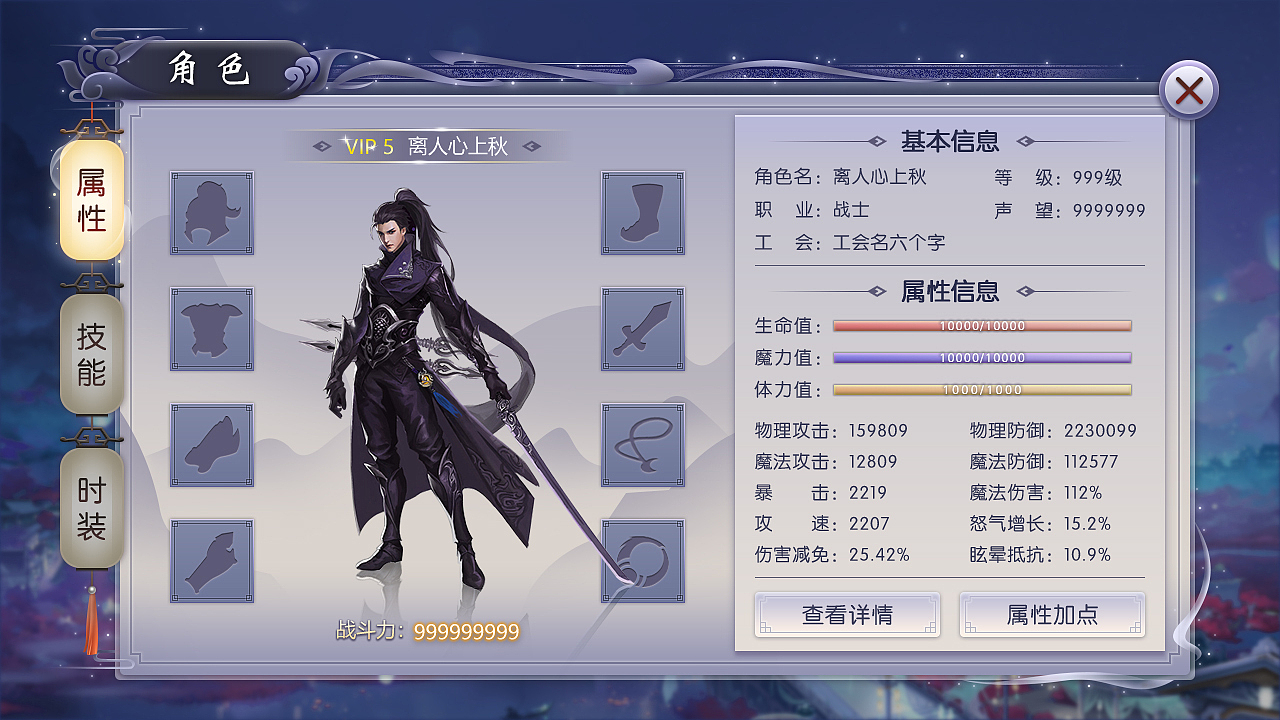Open the whip equipment slot

pyautogui.click(x=643, y=444)
